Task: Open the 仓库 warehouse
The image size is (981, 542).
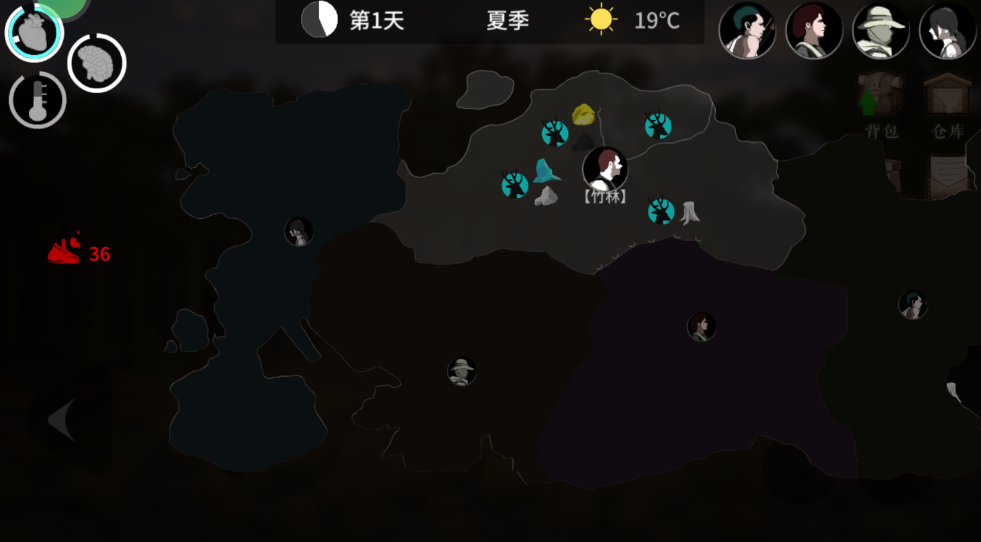Action: pos(946,102)
